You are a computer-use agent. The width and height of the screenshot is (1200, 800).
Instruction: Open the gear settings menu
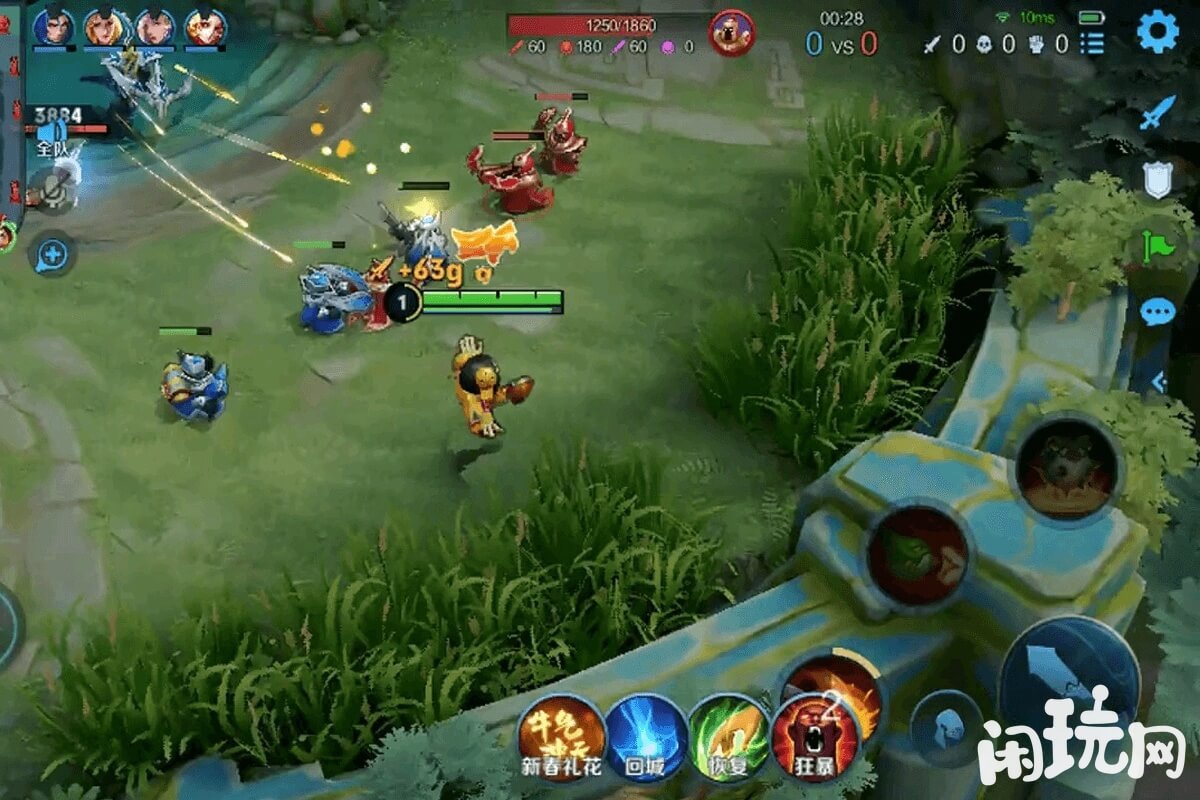(x=1158, y=32)
